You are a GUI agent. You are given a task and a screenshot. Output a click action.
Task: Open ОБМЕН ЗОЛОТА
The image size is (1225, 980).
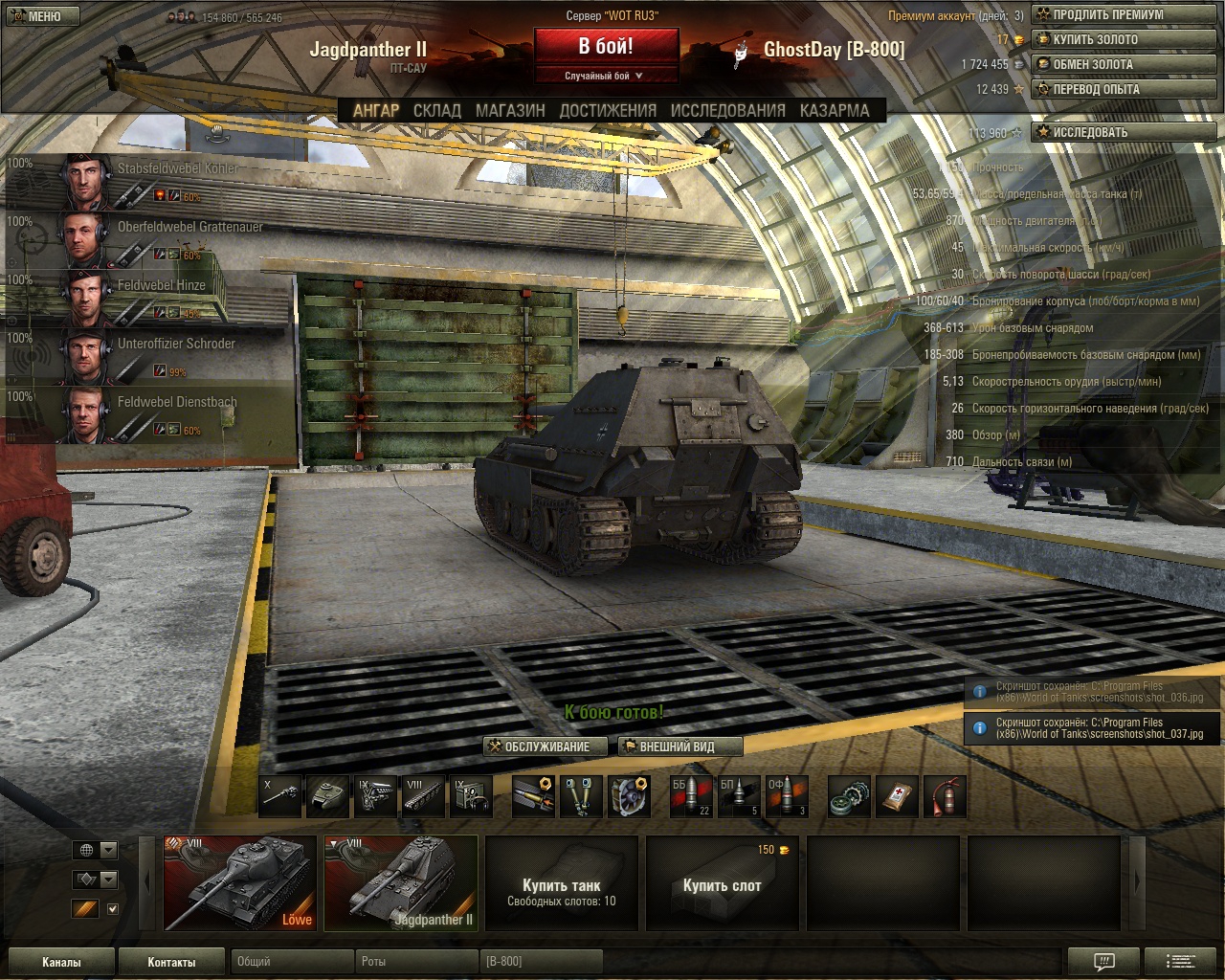pyautogui.click(x=1124, y=65)
